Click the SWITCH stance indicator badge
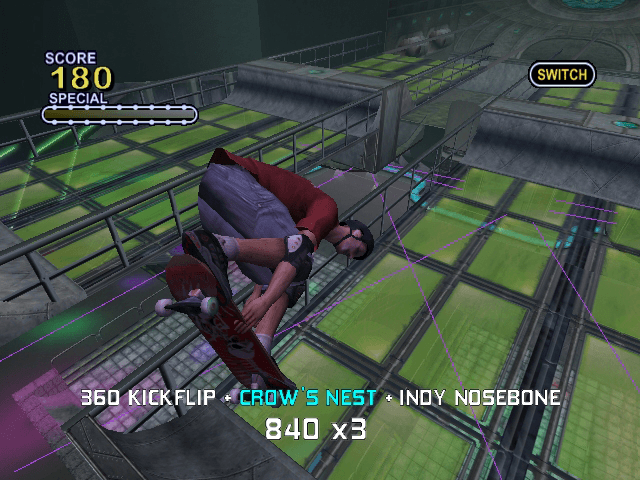Screen dimensions: 640x480 (x=562, y=74)
